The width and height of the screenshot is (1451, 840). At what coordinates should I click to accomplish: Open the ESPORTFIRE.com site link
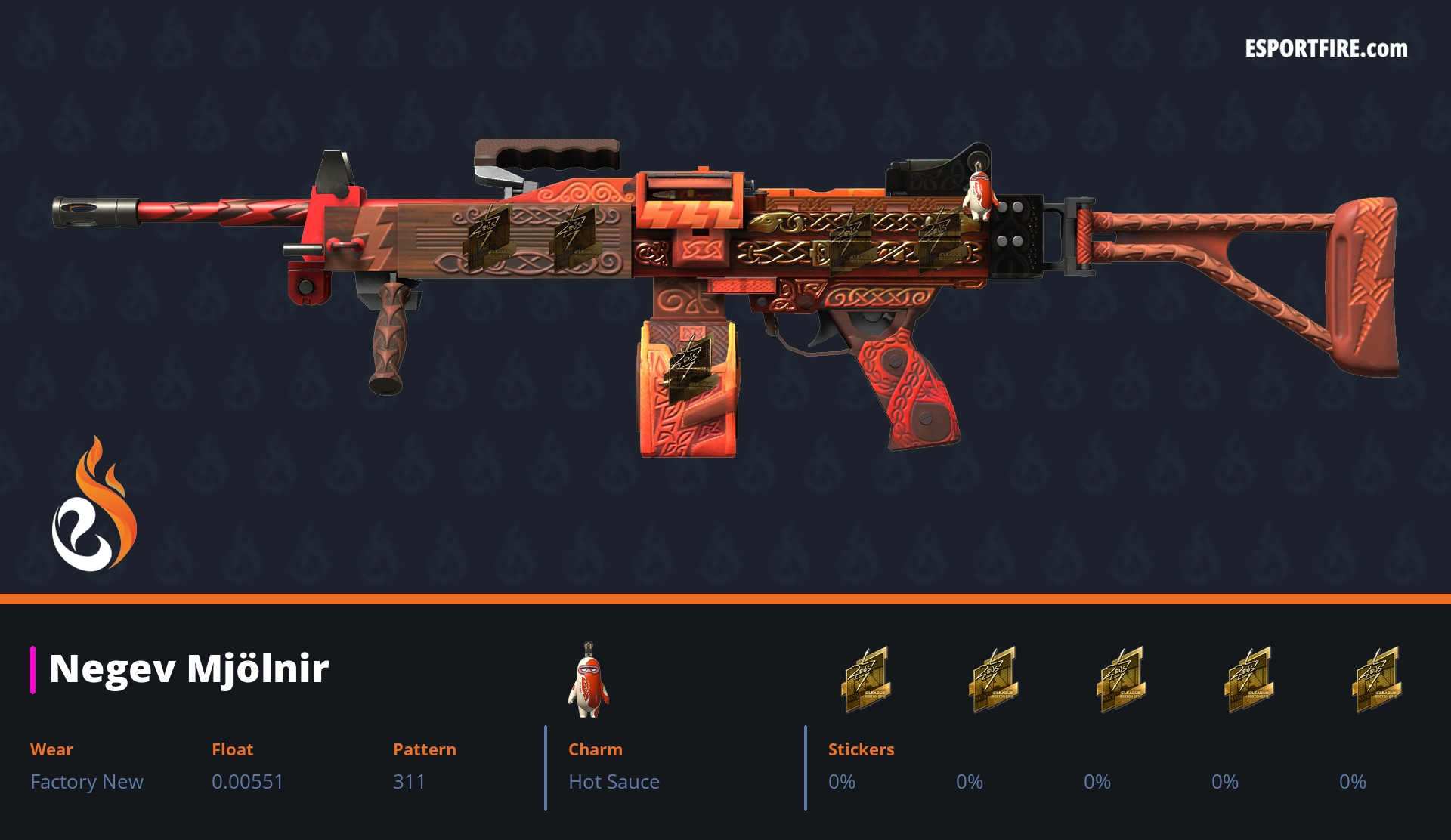[x=1326, y=49]
